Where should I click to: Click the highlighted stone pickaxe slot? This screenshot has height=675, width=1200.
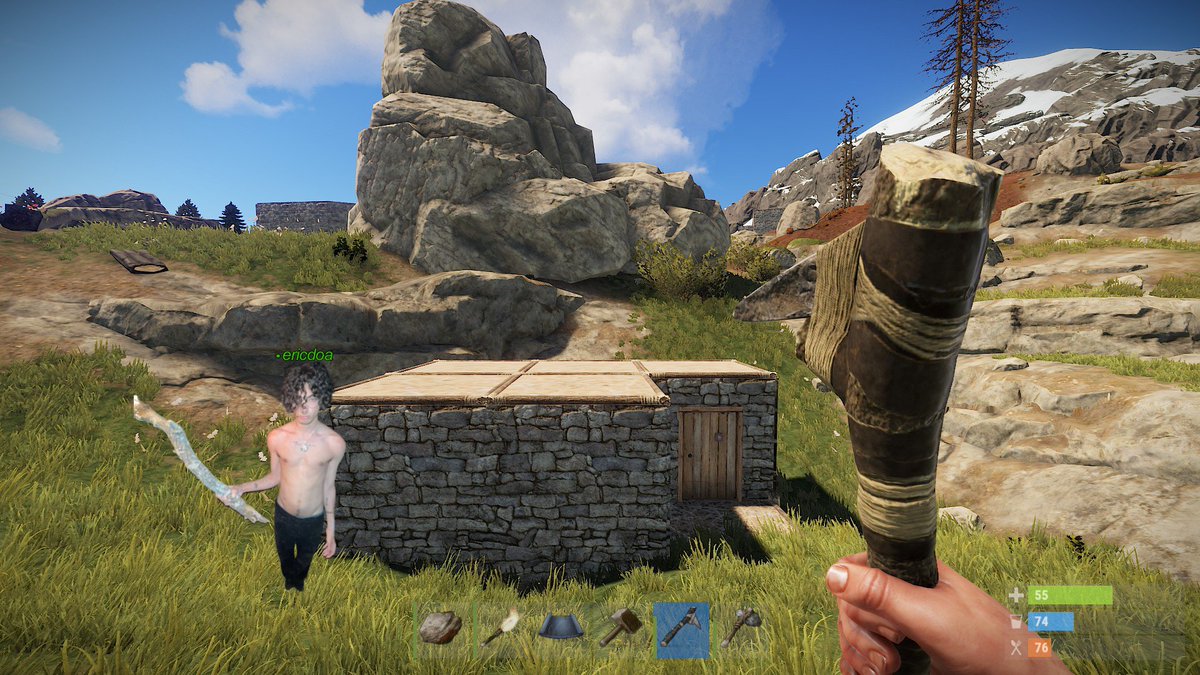coord(681,630)
